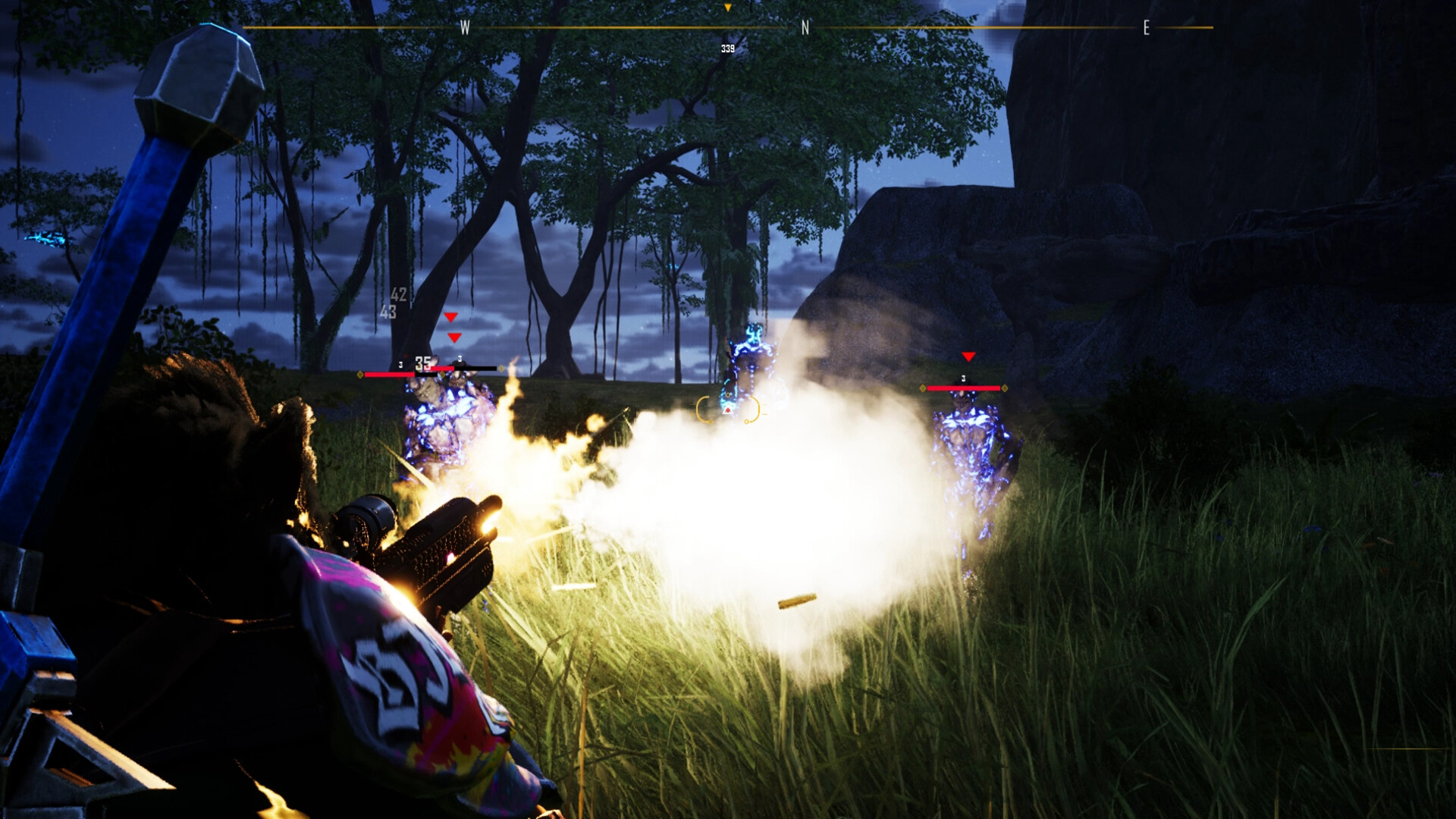
Task: Click the center diamond marker between the two health bars
Action: [442, 375]
